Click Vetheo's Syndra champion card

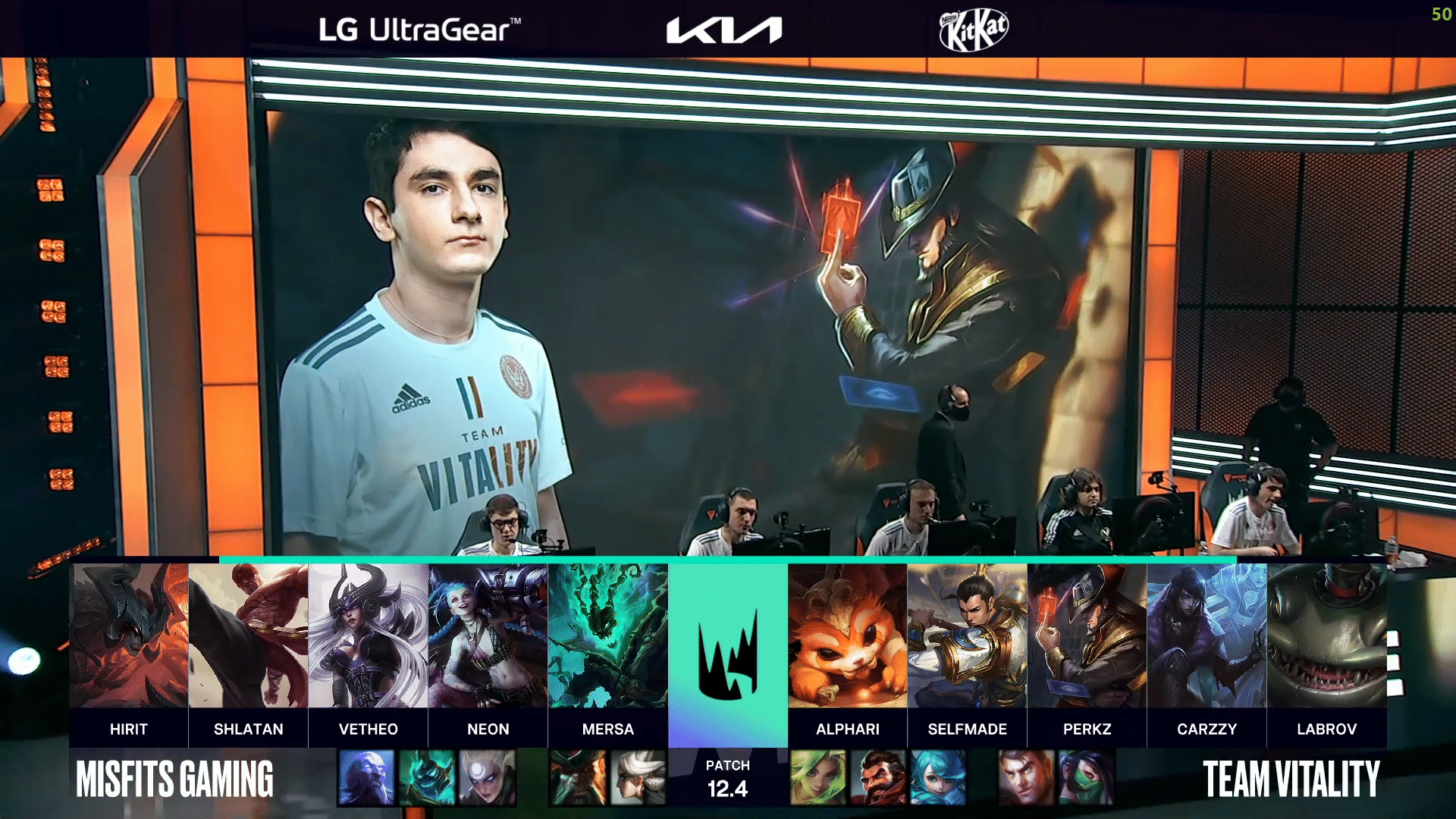point(369,635)
